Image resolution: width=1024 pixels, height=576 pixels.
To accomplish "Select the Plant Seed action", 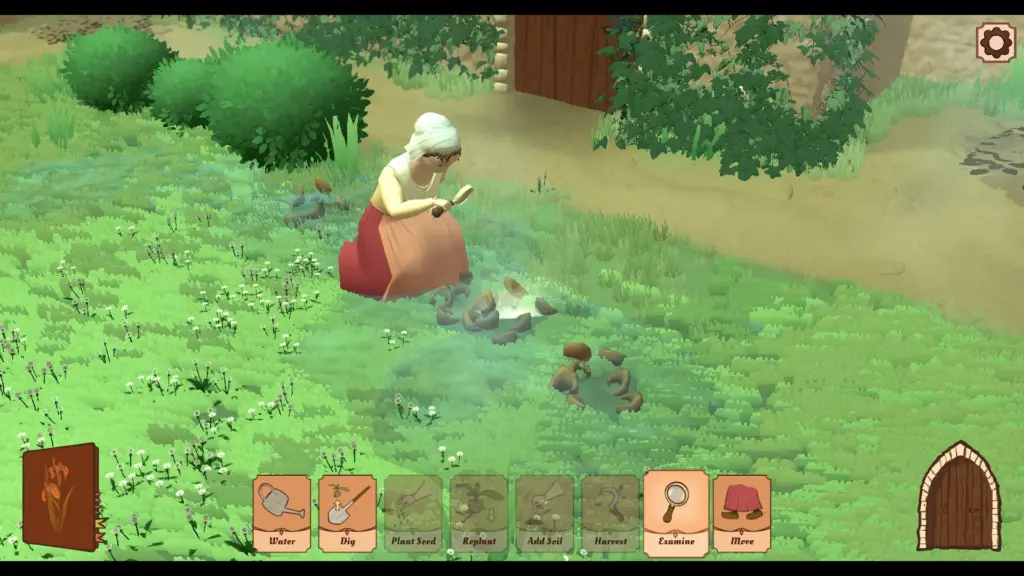I will point(413,513).
